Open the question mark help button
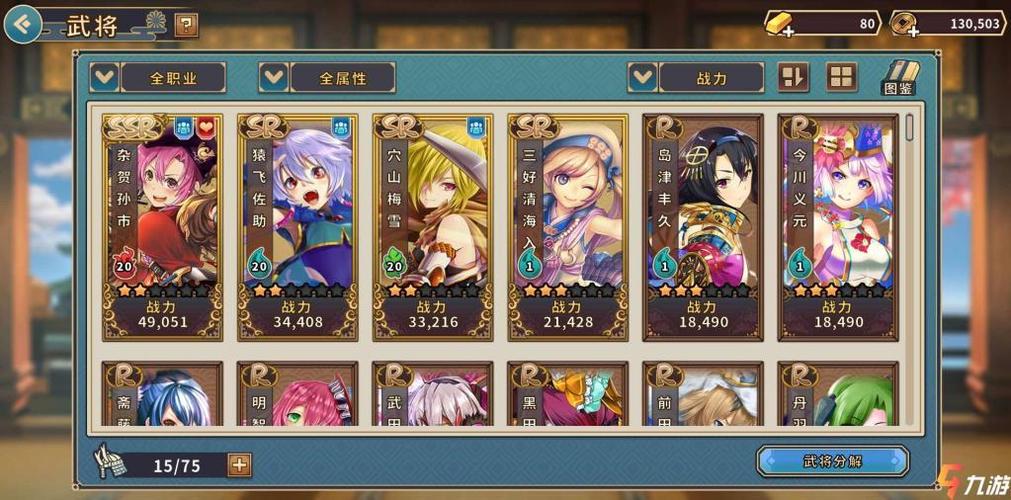 186,25
